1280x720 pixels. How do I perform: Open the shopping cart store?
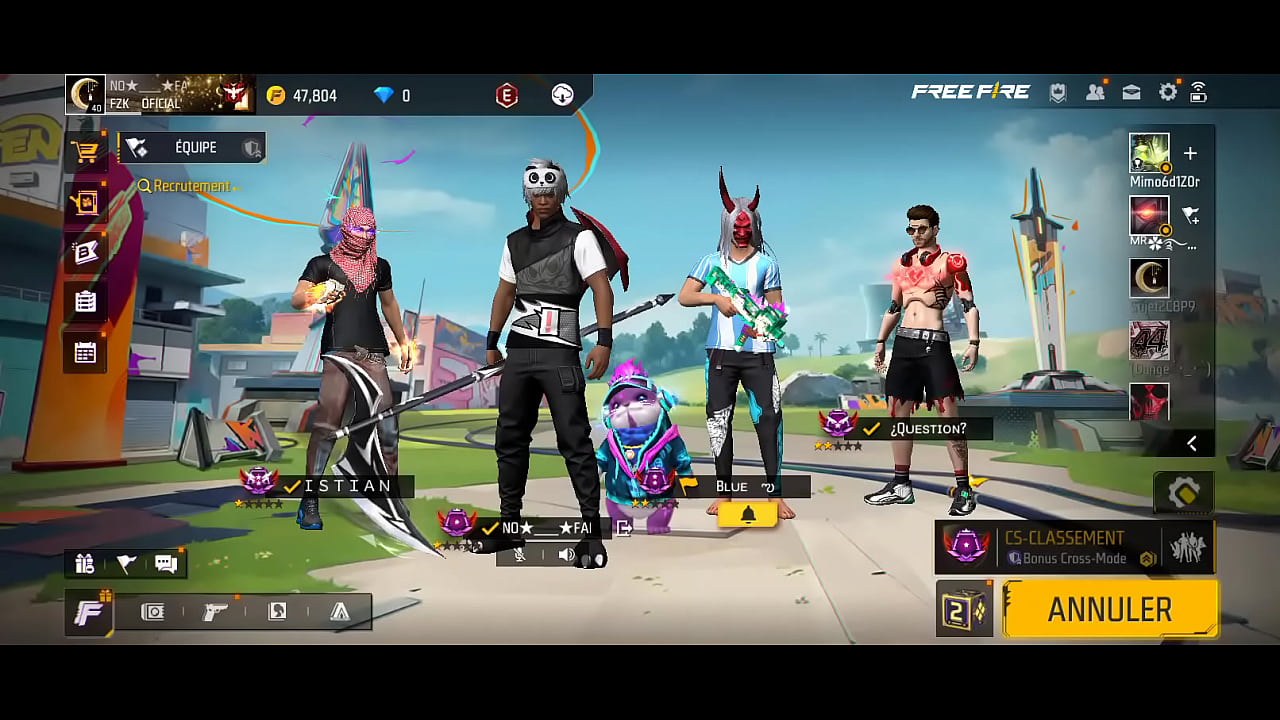[86, 152]
